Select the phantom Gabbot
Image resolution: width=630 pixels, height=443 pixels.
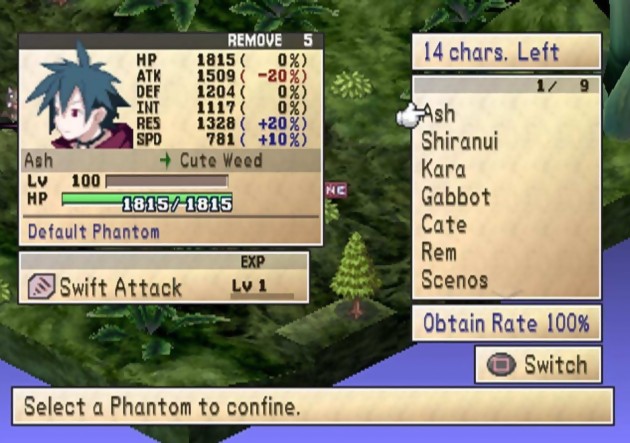coord(456,196)
